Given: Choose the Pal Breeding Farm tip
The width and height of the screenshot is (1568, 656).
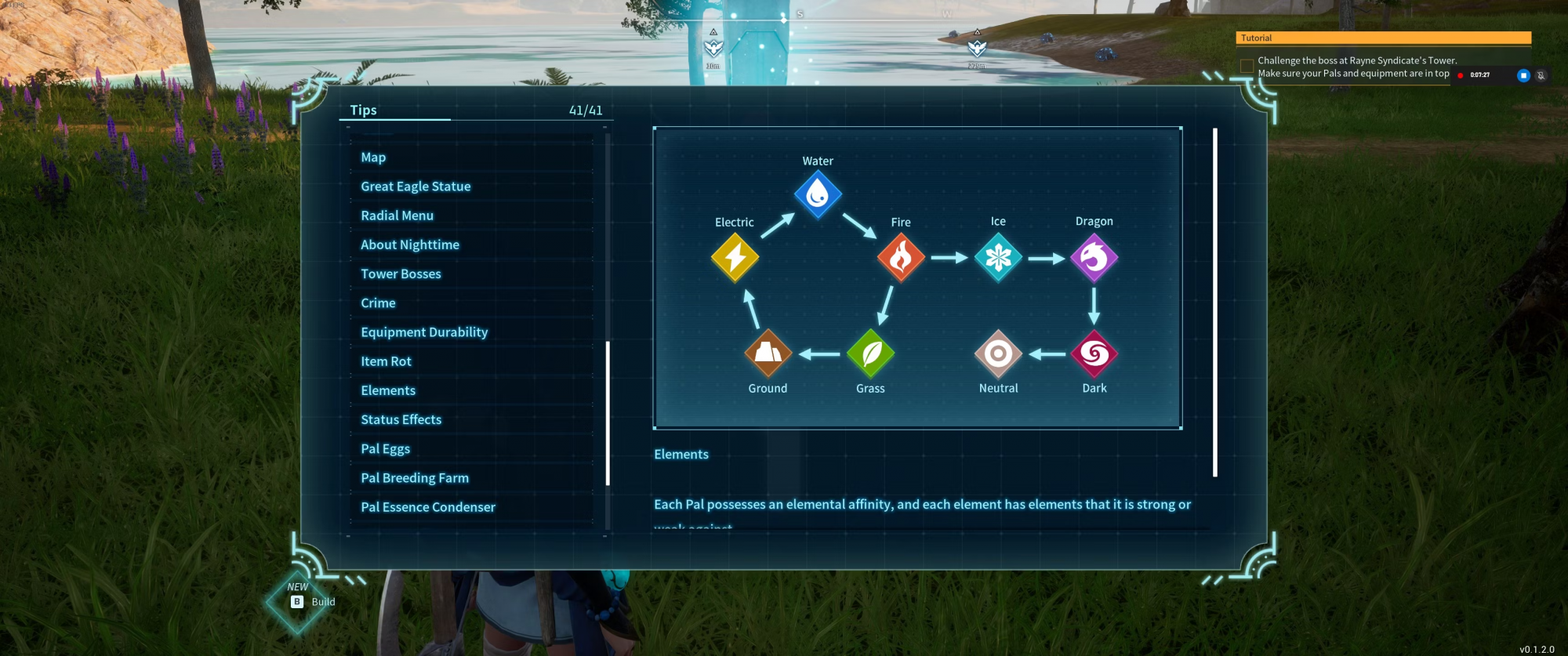Looking at the screenshot, I should point(415,478).
